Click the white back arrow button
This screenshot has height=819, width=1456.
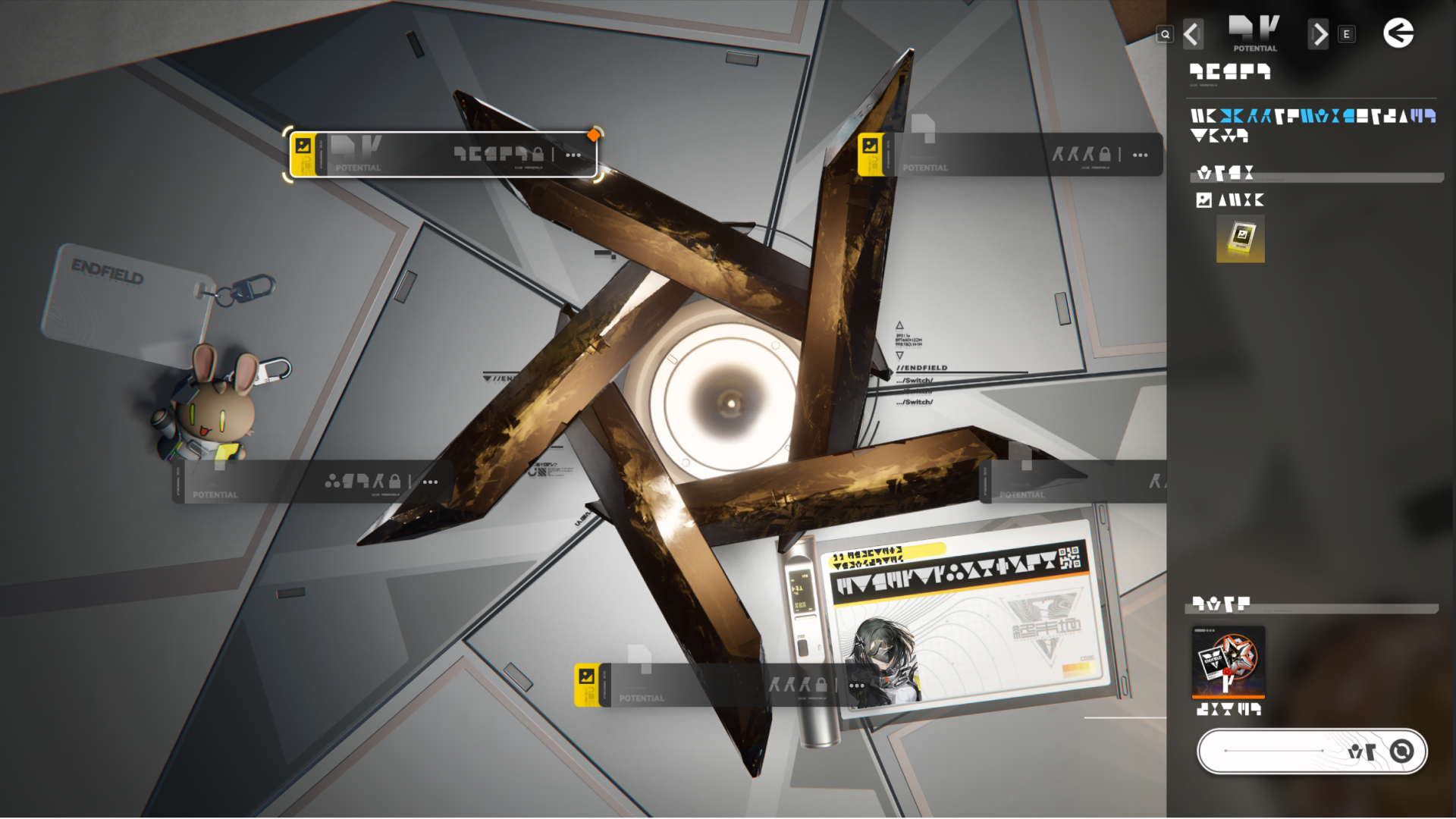pos(1398,33)
